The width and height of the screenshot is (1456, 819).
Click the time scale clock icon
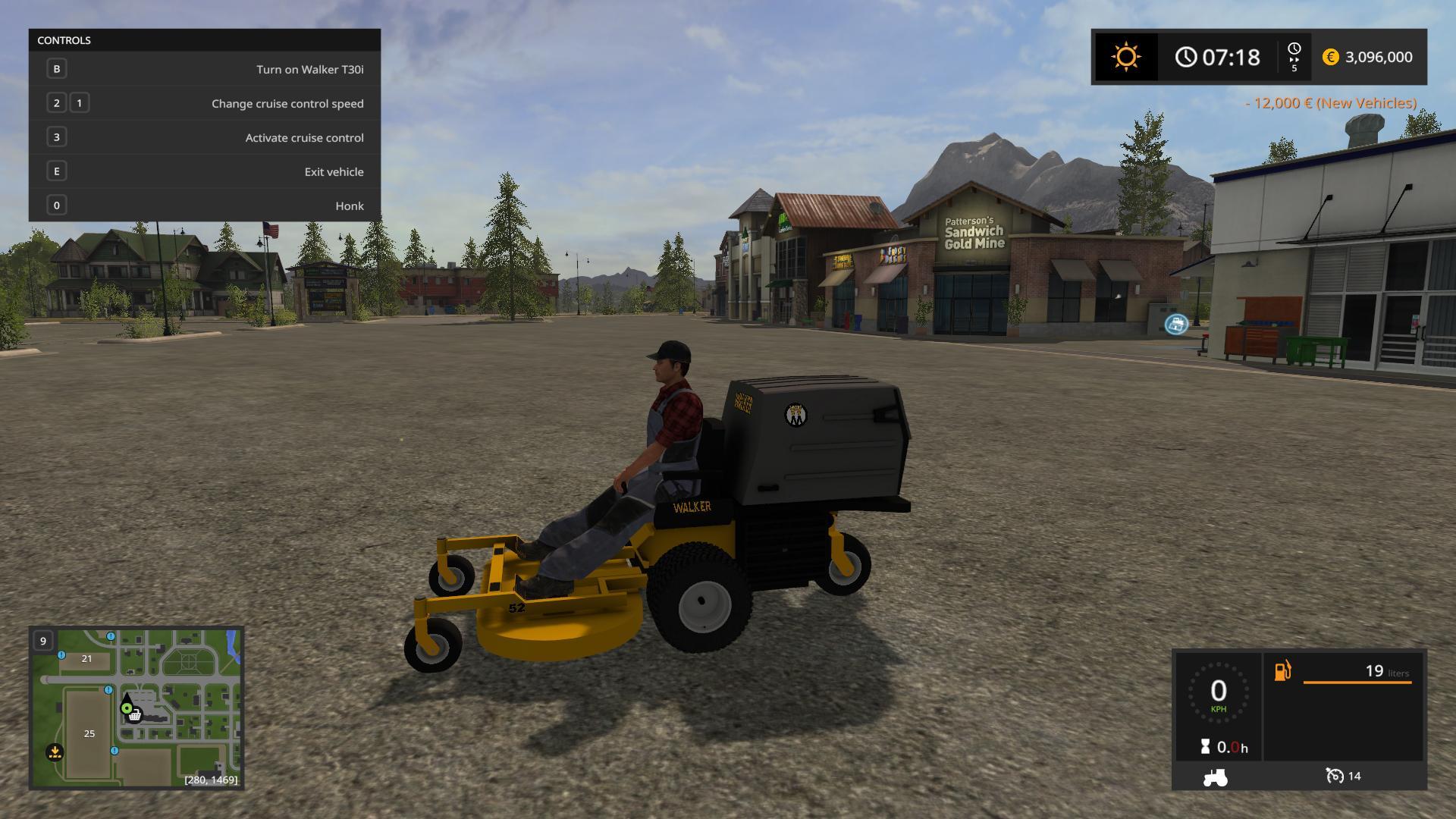(1294, 50)
